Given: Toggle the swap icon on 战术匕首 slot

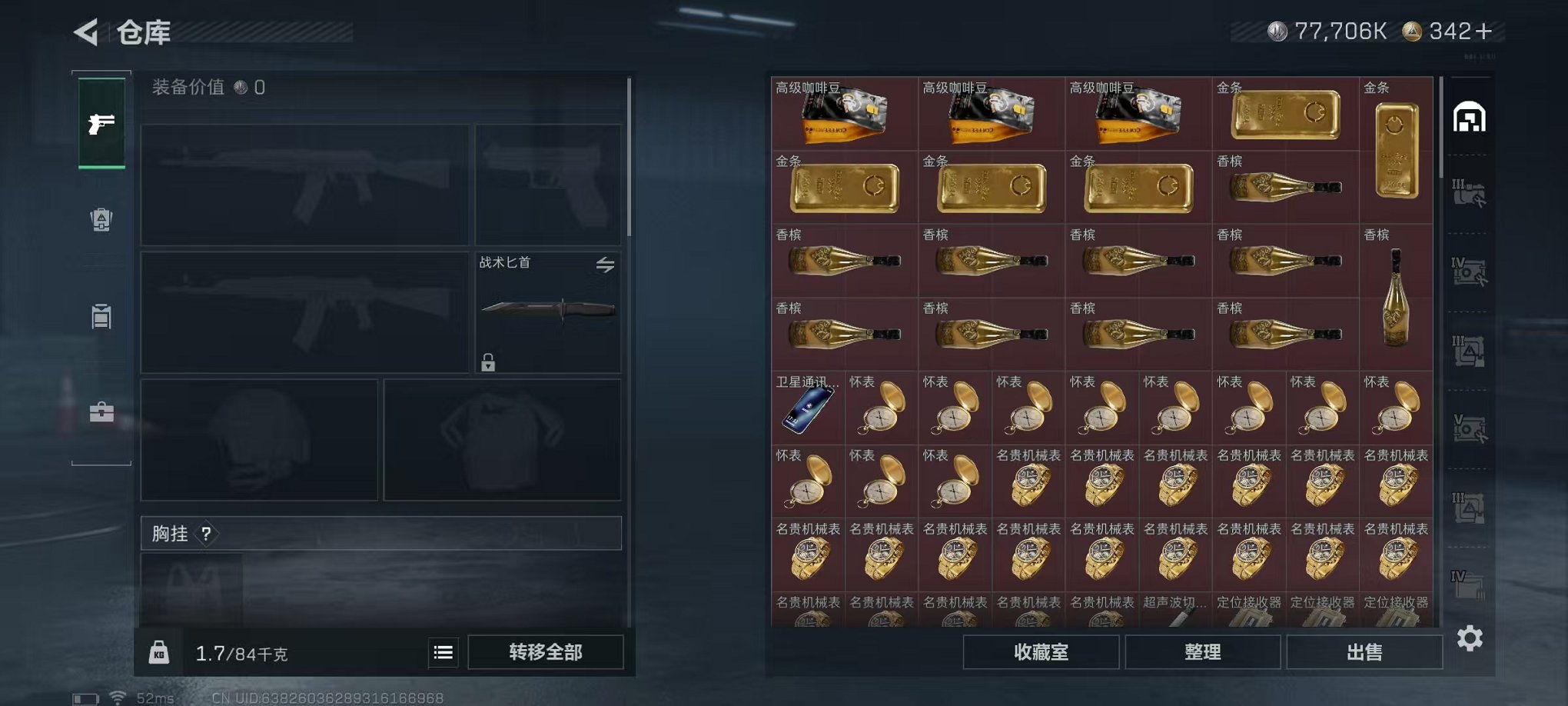Looking at the screenshot, I should [x=606, y=265].
